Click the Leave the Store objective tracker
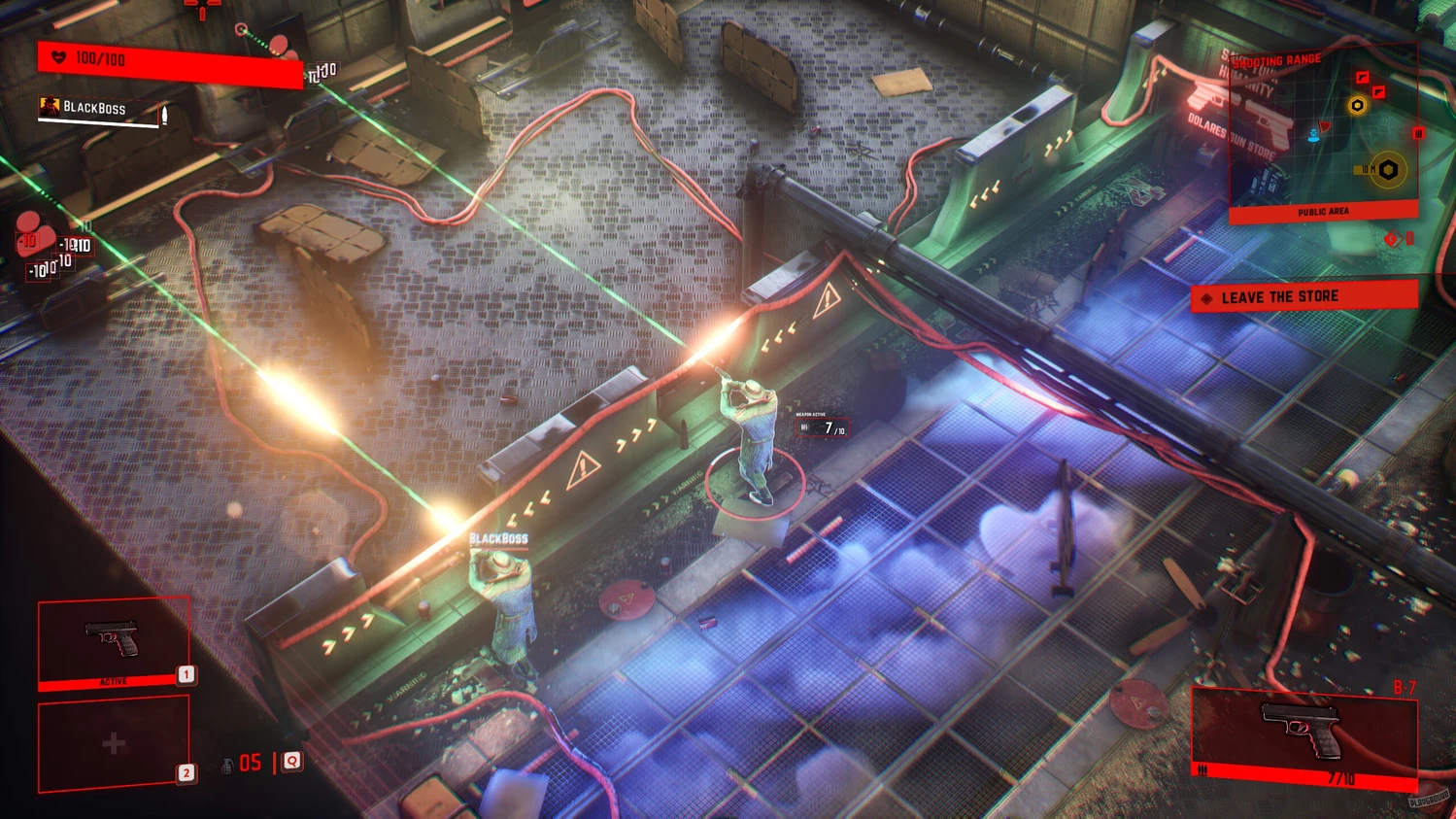Viewport: 1456px width, 819px height. click(1304, 297)
